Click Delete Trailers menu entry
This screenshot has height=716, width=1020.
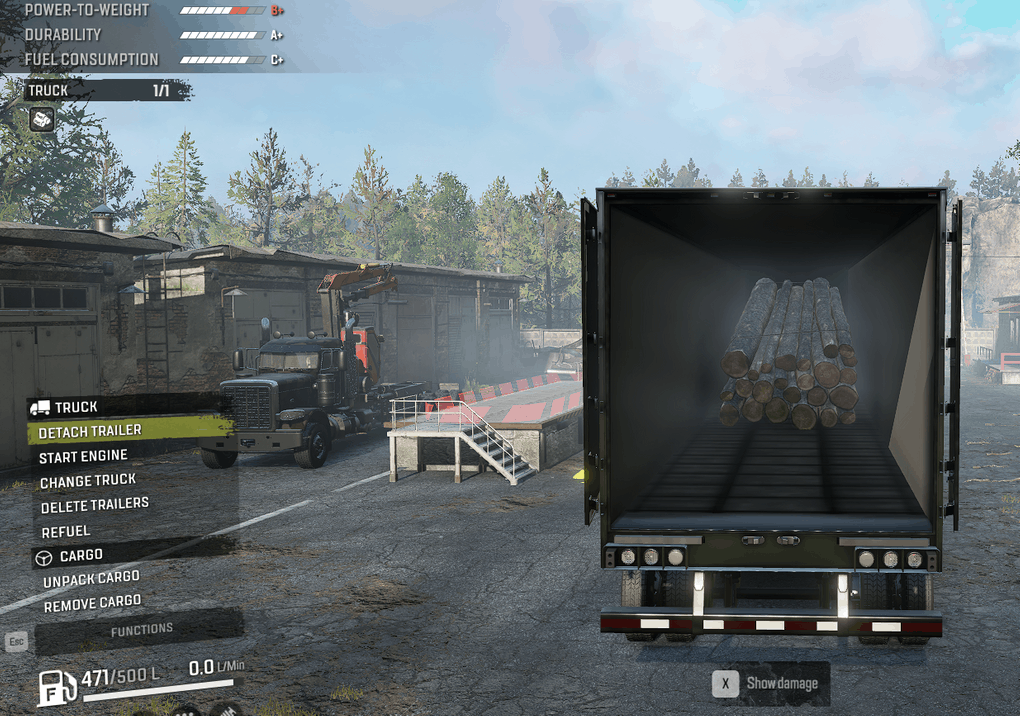tap(95, 505)
